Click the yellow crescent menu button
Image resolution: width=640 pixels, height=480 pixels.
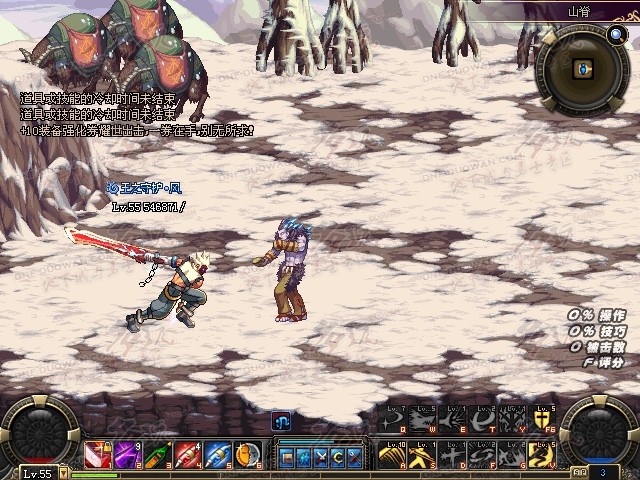point(337,457)
